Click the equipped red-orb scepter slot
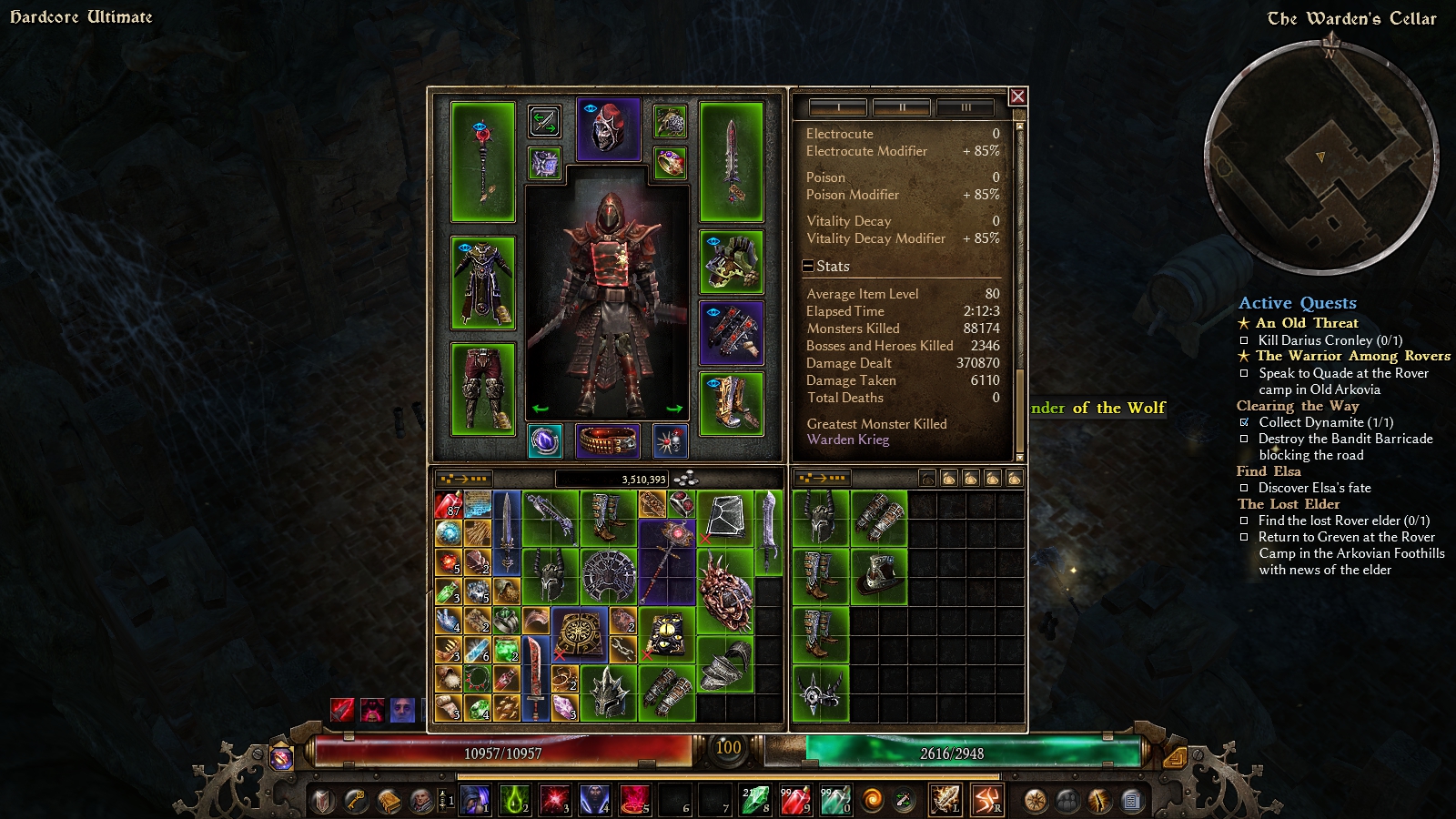This screenshot has width=1456, height=819. [483, 162]
